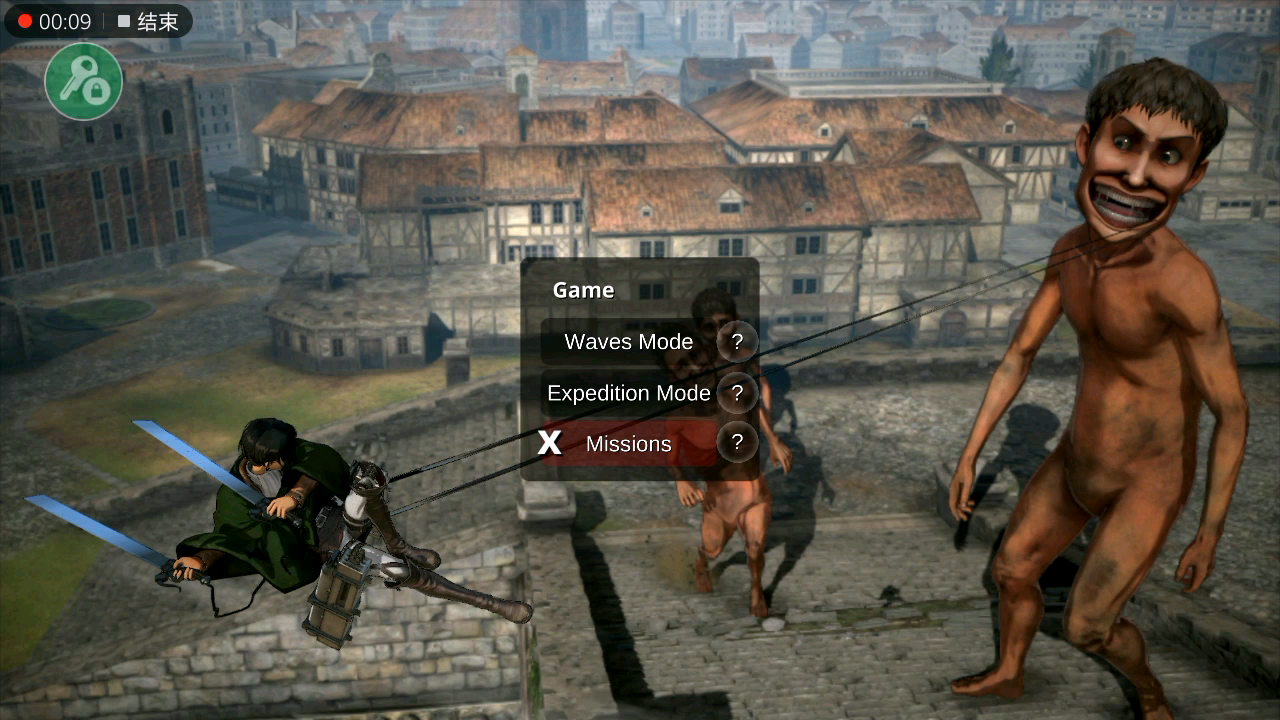This screenshot has height=720, width=1280.
Task: Open the Missions entry
Action: point(628,444)
